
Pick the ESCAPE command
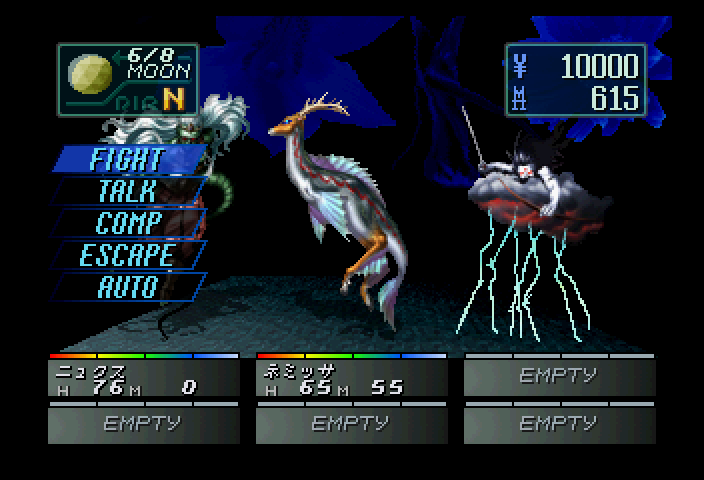click(x=127, y=254)
